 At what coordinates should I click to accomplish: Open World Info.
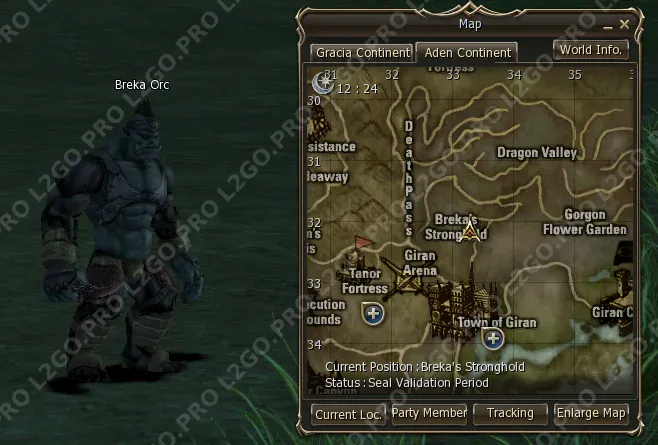(591, 49)
